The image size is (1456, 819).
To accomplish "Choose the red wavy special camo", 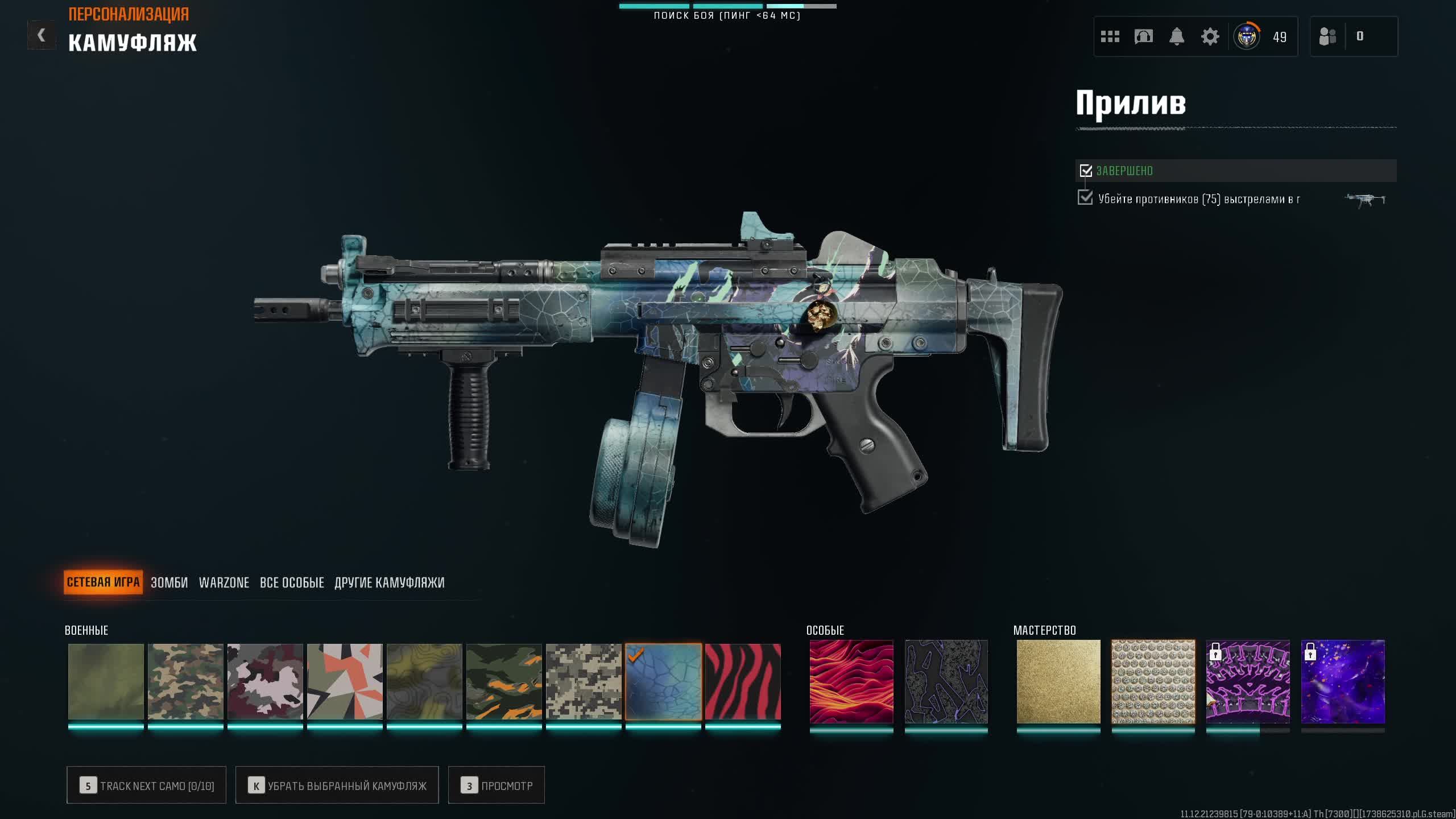I will coord(851,681).
